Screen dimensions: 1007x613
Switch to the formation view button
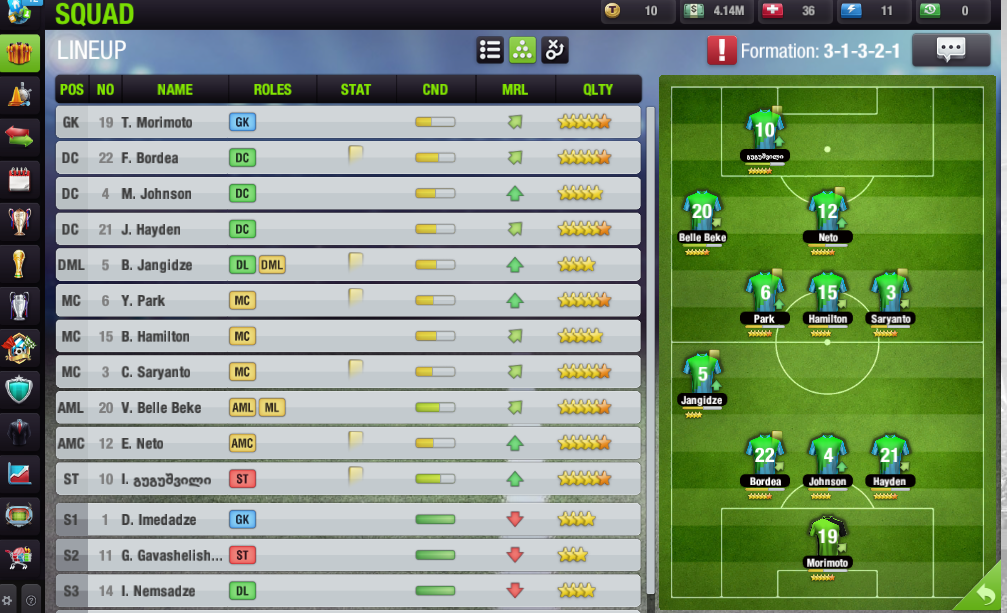pyautogui.click(x=522, y=50)
